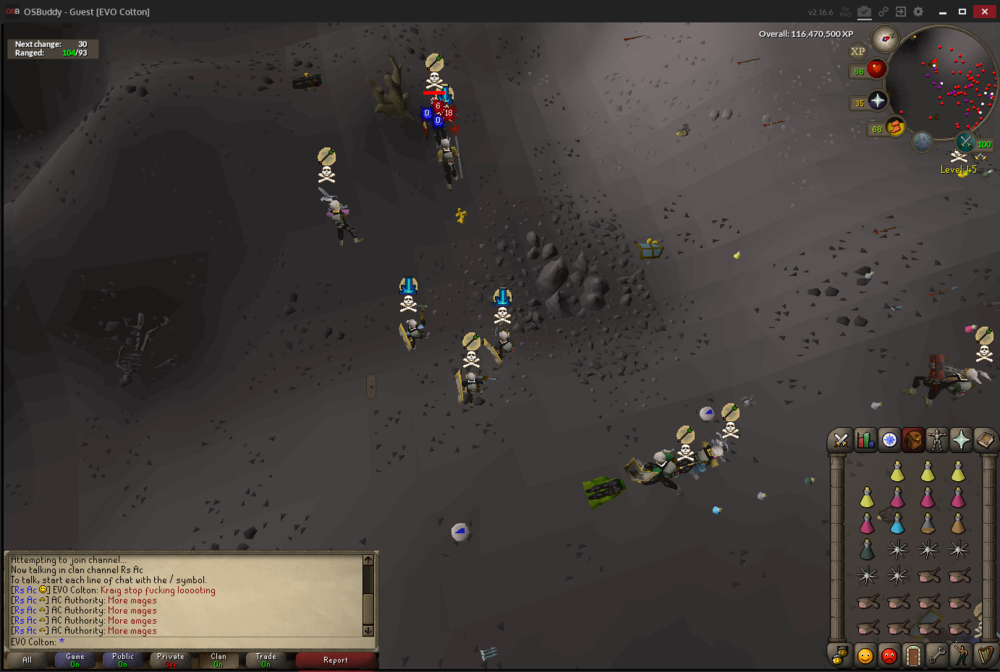
Task: Click the Report button
Action: coord(335,660)
